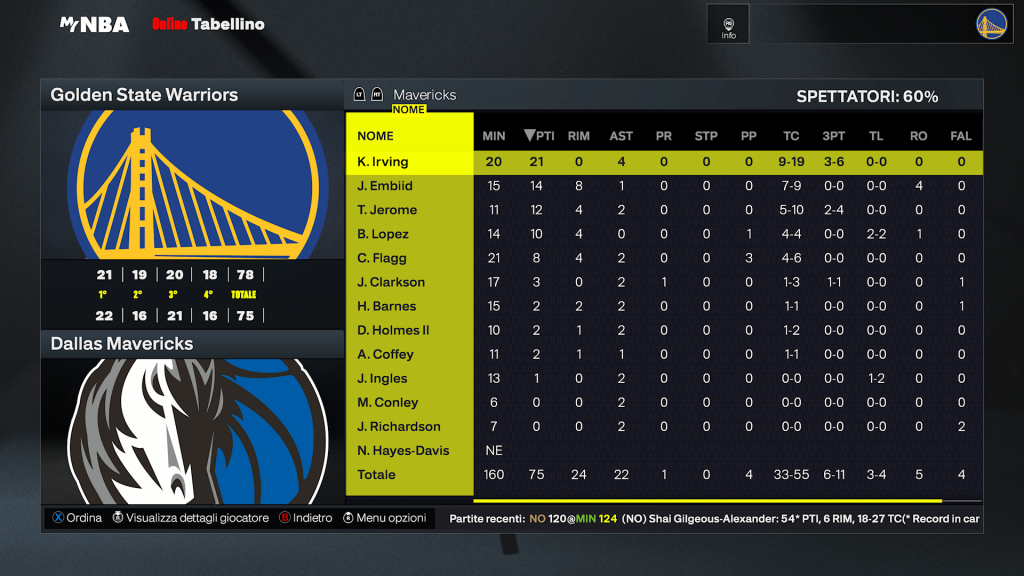Select A. Coffey's stat line
Image resolution: width=1024 pixels, height=576 pixels.
click(x=385, y=354)
